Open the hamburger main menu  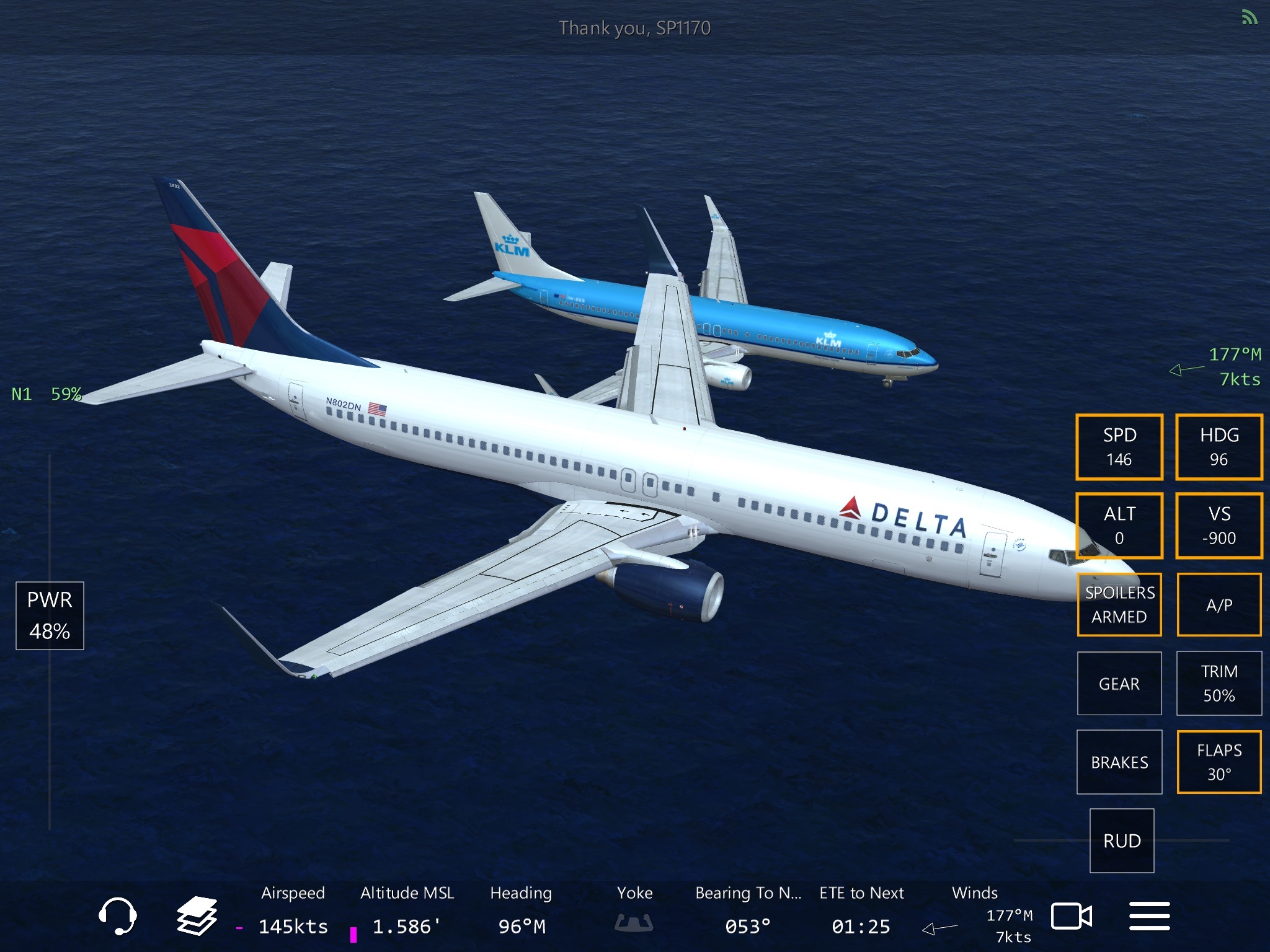pyautogui.click(x=1149, y=916)
